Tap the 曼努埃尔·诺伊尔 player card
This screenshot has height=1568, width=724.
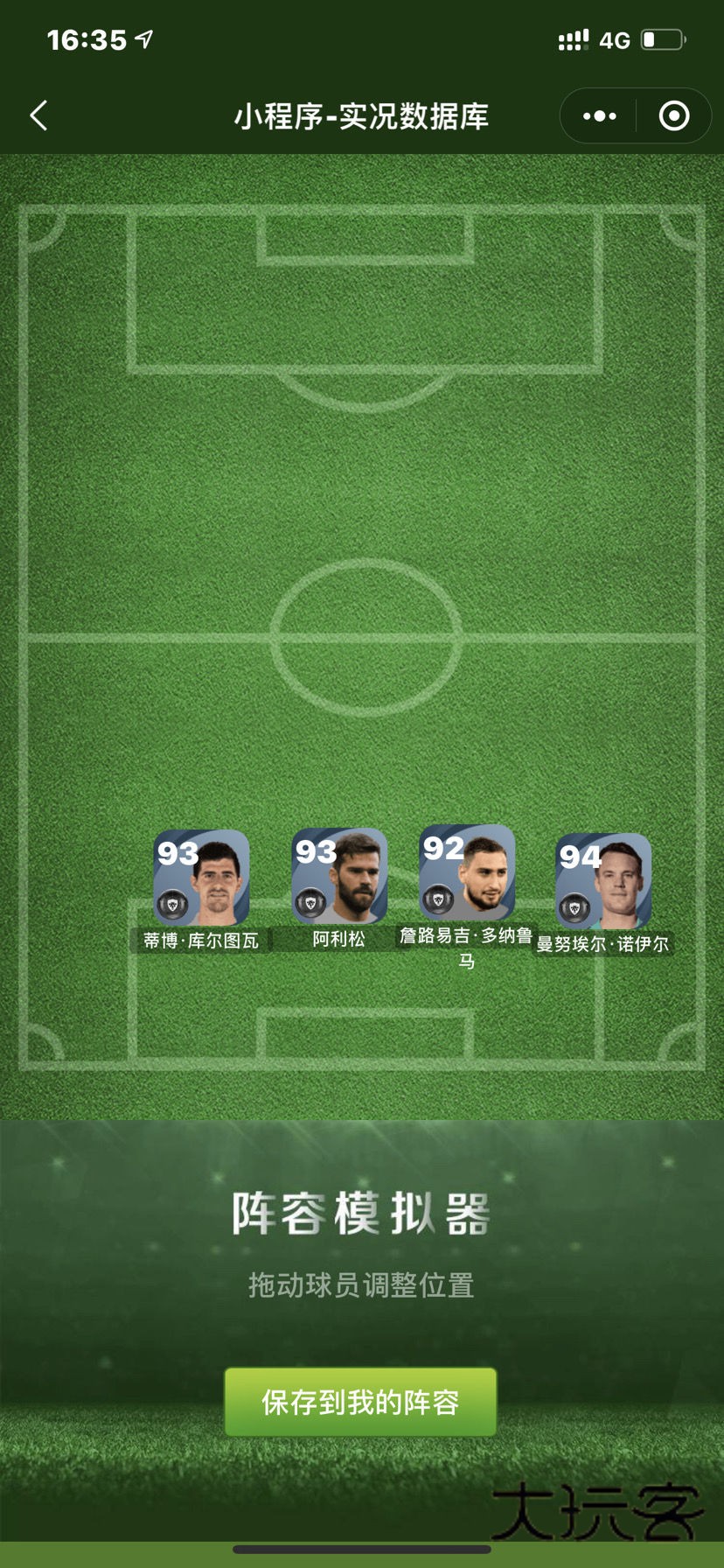click(x=603, y=882)
